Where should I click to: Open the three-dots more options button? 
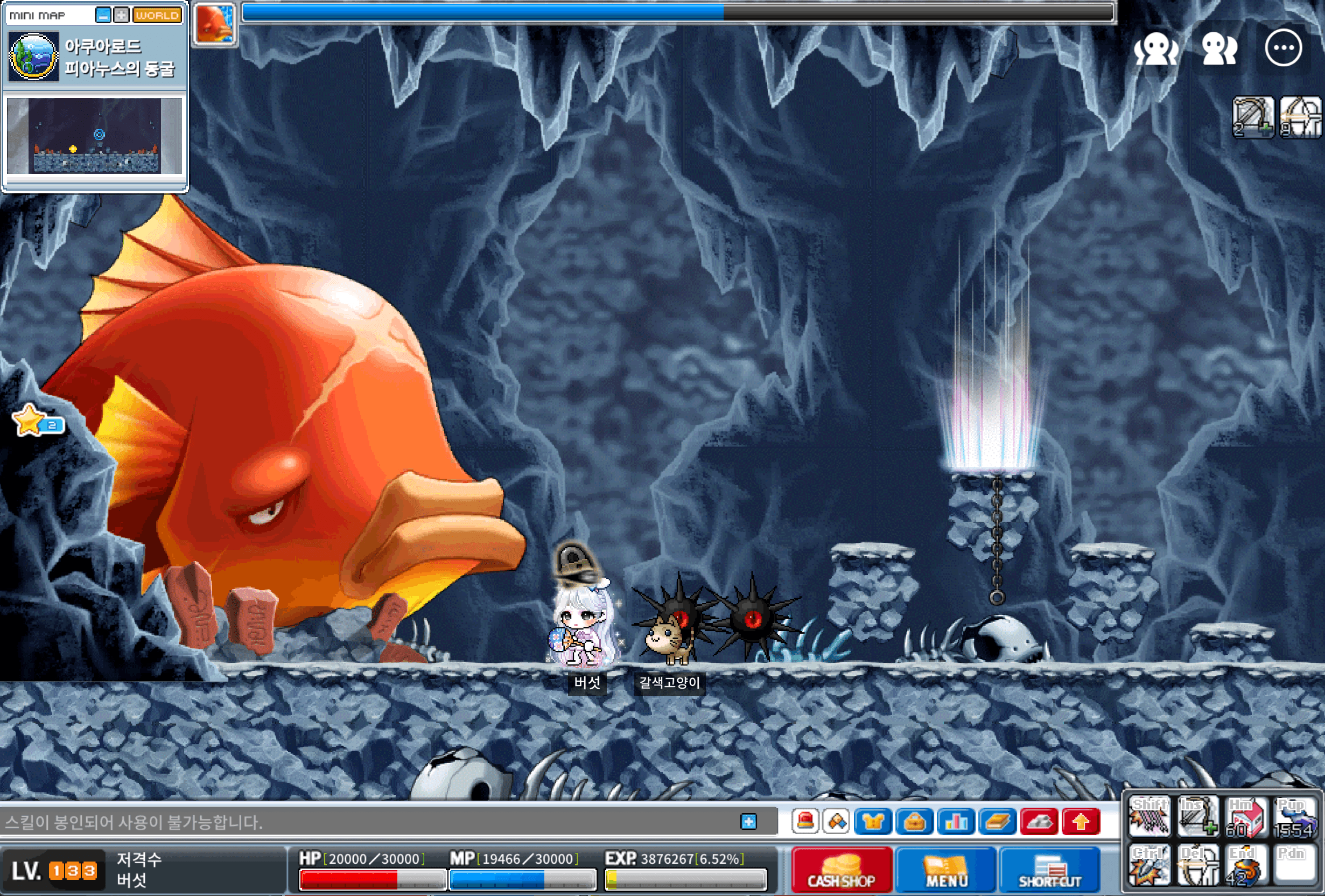click(1283, 48)
